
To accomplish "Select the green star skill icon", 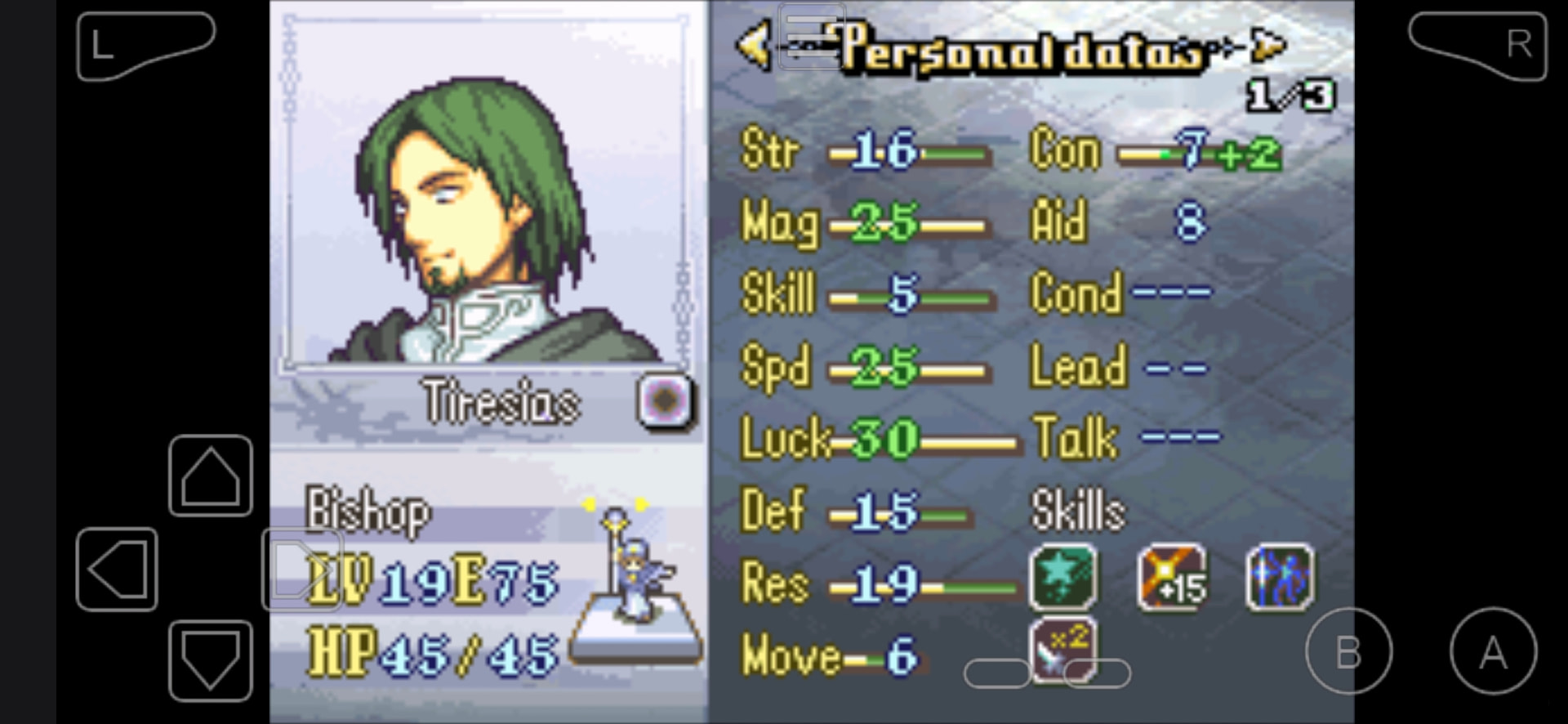I will 1062,578.
